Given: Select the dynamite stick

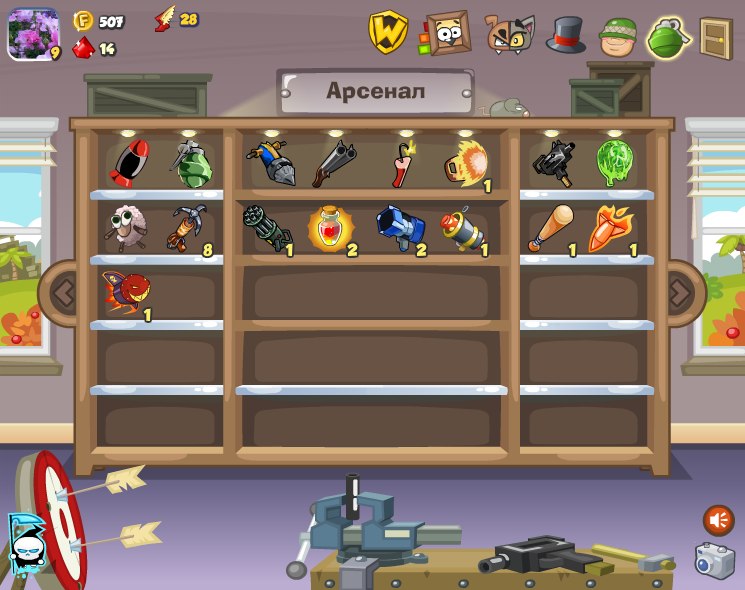Looking at the screenshot, I should click(x=401, y=165).
